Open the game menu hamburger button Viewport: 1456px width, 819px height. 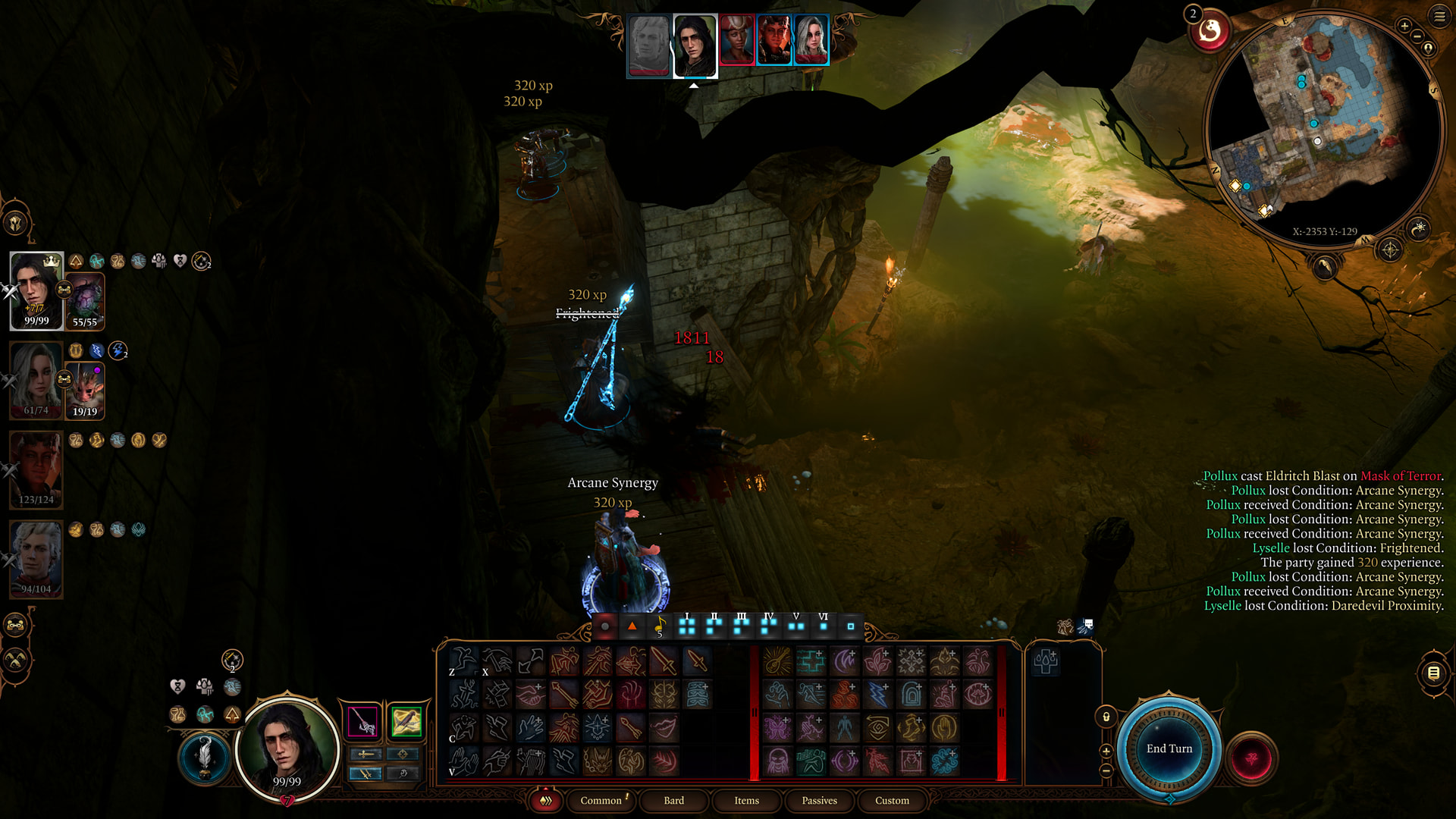click(x=1439, y=16)
